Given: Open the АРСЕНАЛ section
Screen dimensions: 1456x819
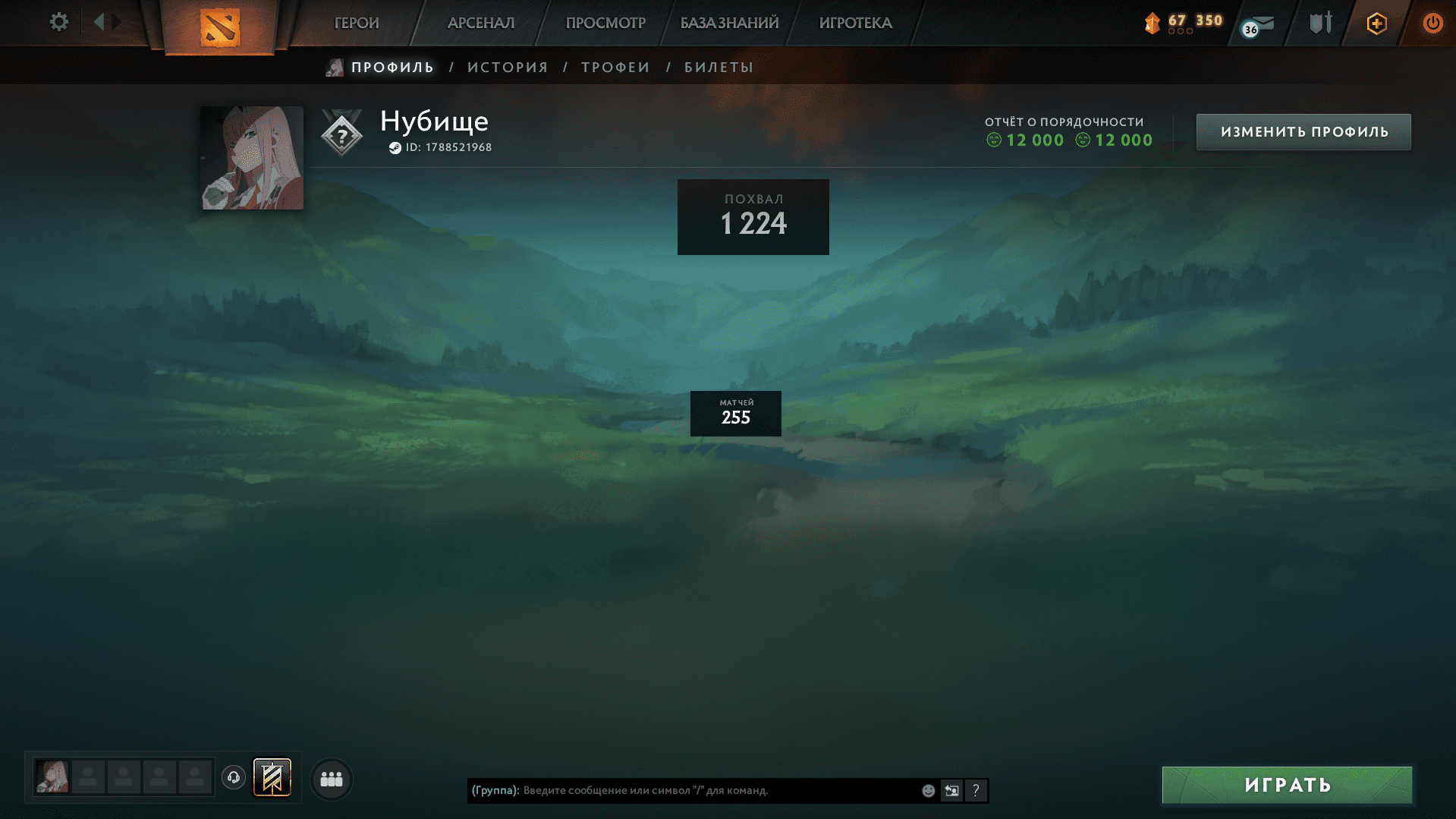Looking at the screenshot, I should coord(479,23).
